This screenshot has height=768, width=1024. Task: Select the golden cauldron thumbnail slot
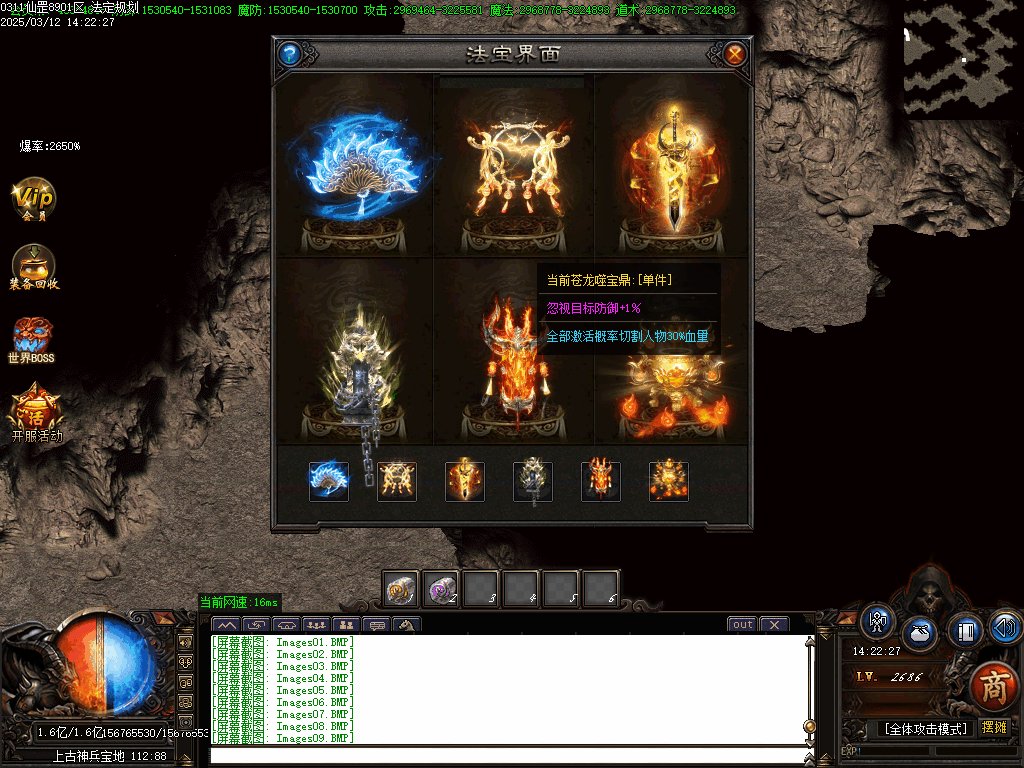tap(669, 481)
